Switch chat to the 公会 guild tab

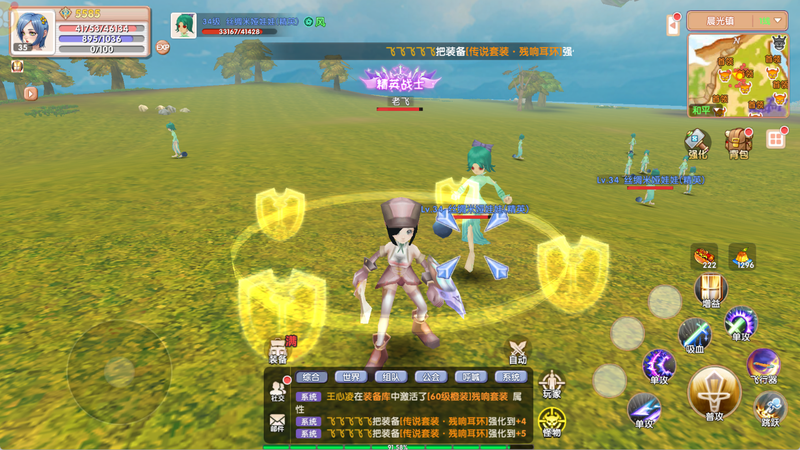tap(431, 377)
